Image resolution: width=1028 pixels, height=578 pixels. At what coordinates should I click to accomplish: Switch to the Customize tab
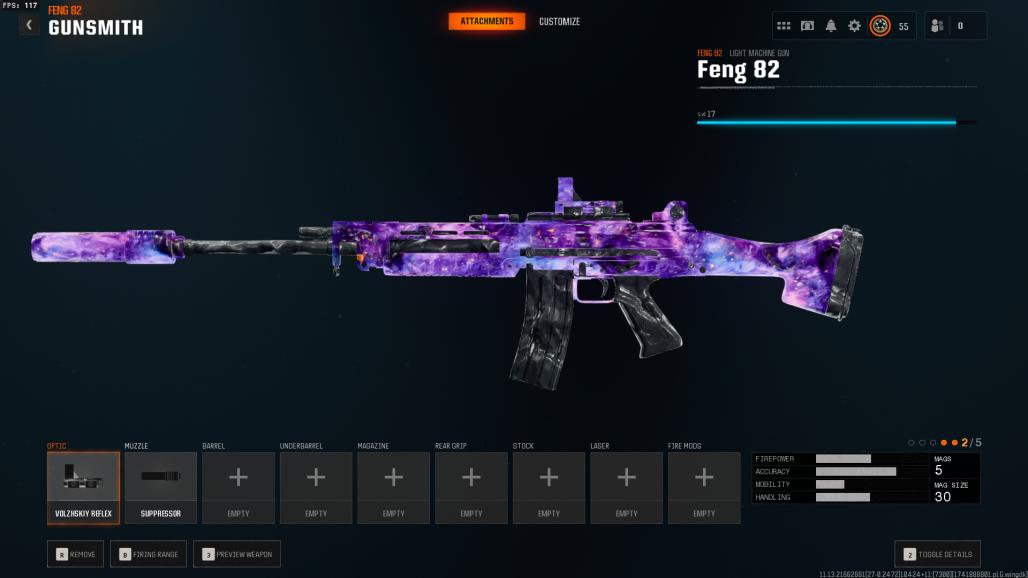coord(559,22)
